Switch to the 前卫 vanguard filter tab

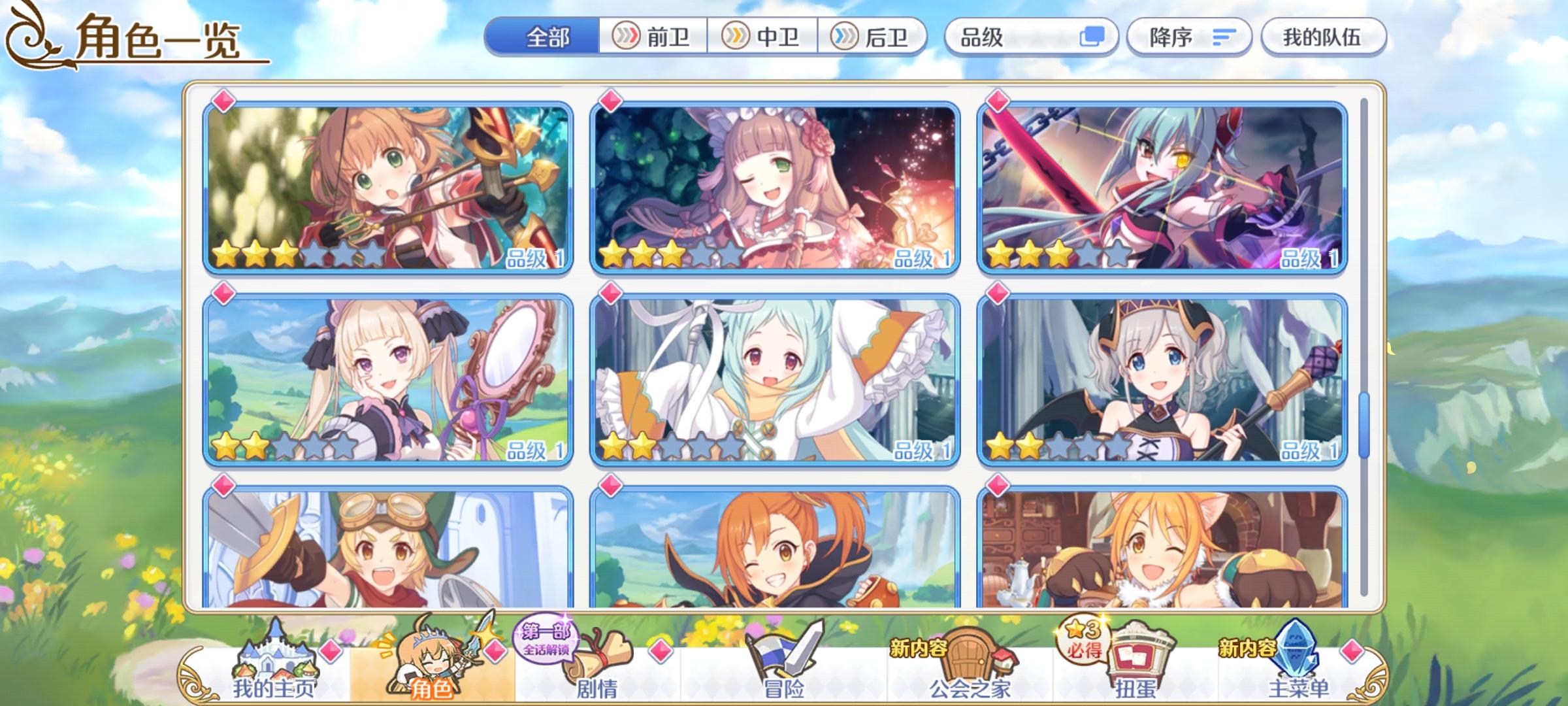click(x=653, y=38)
